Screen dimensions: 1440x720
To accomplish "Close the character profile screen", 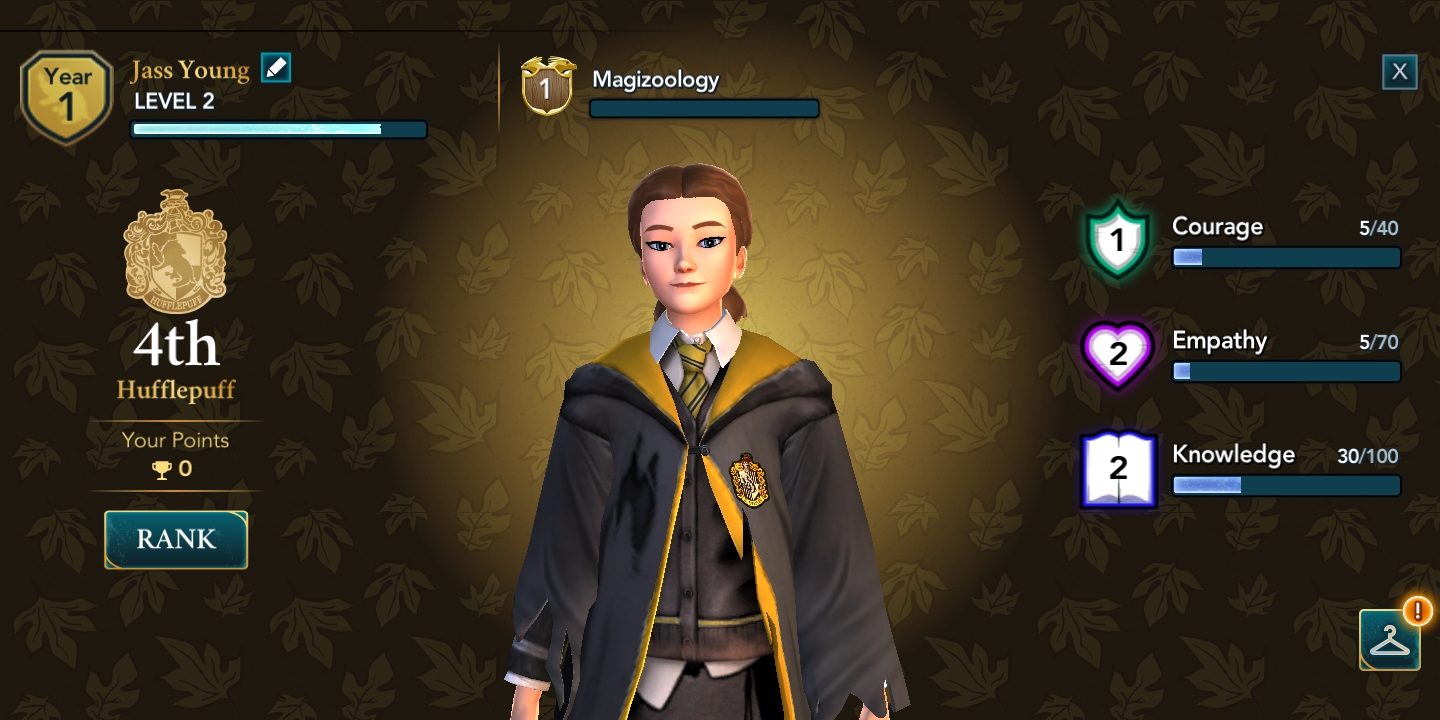I will [x=1399, y=72].
